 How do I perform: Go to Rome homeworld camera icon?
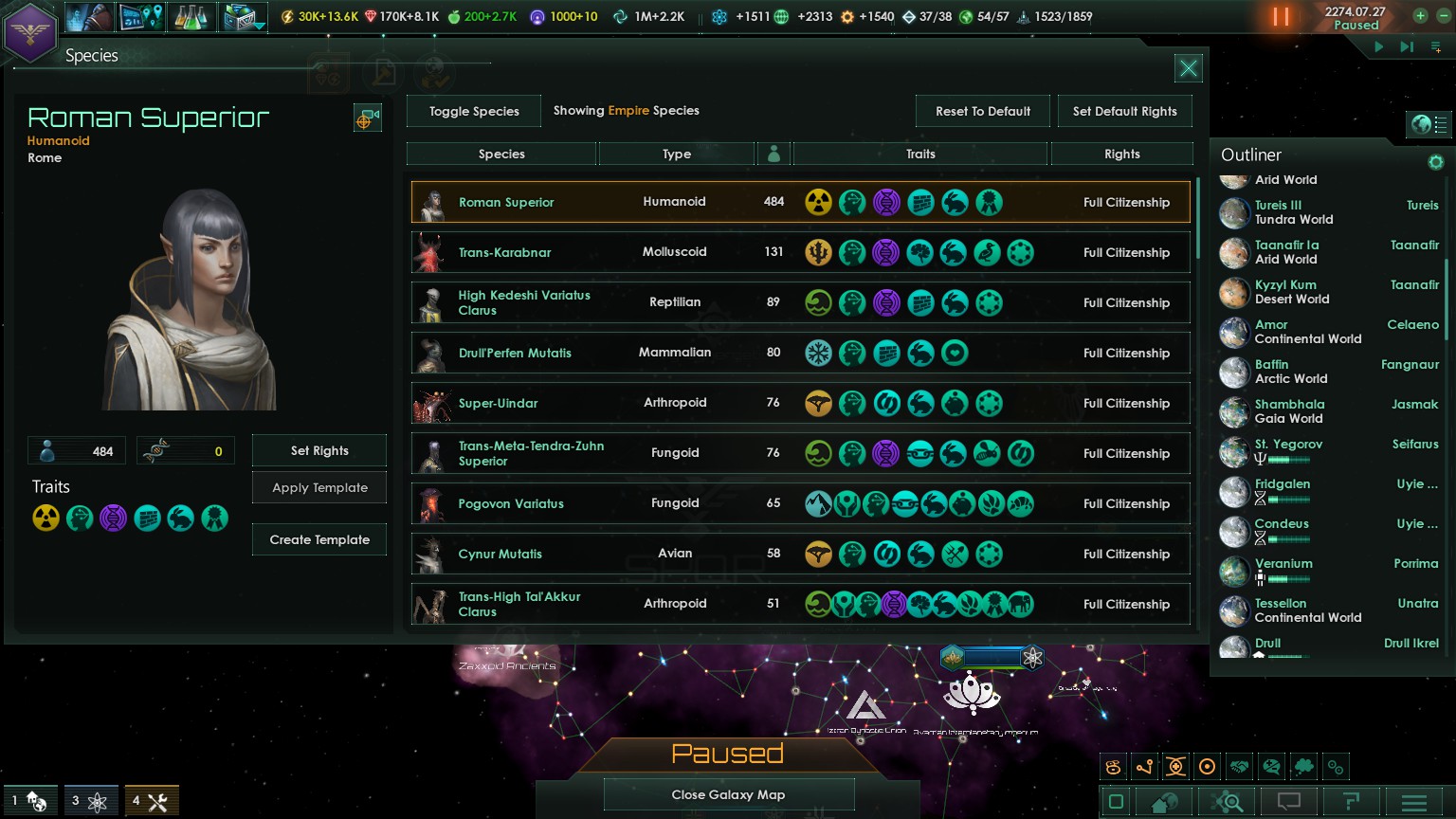tap(367, 118)
